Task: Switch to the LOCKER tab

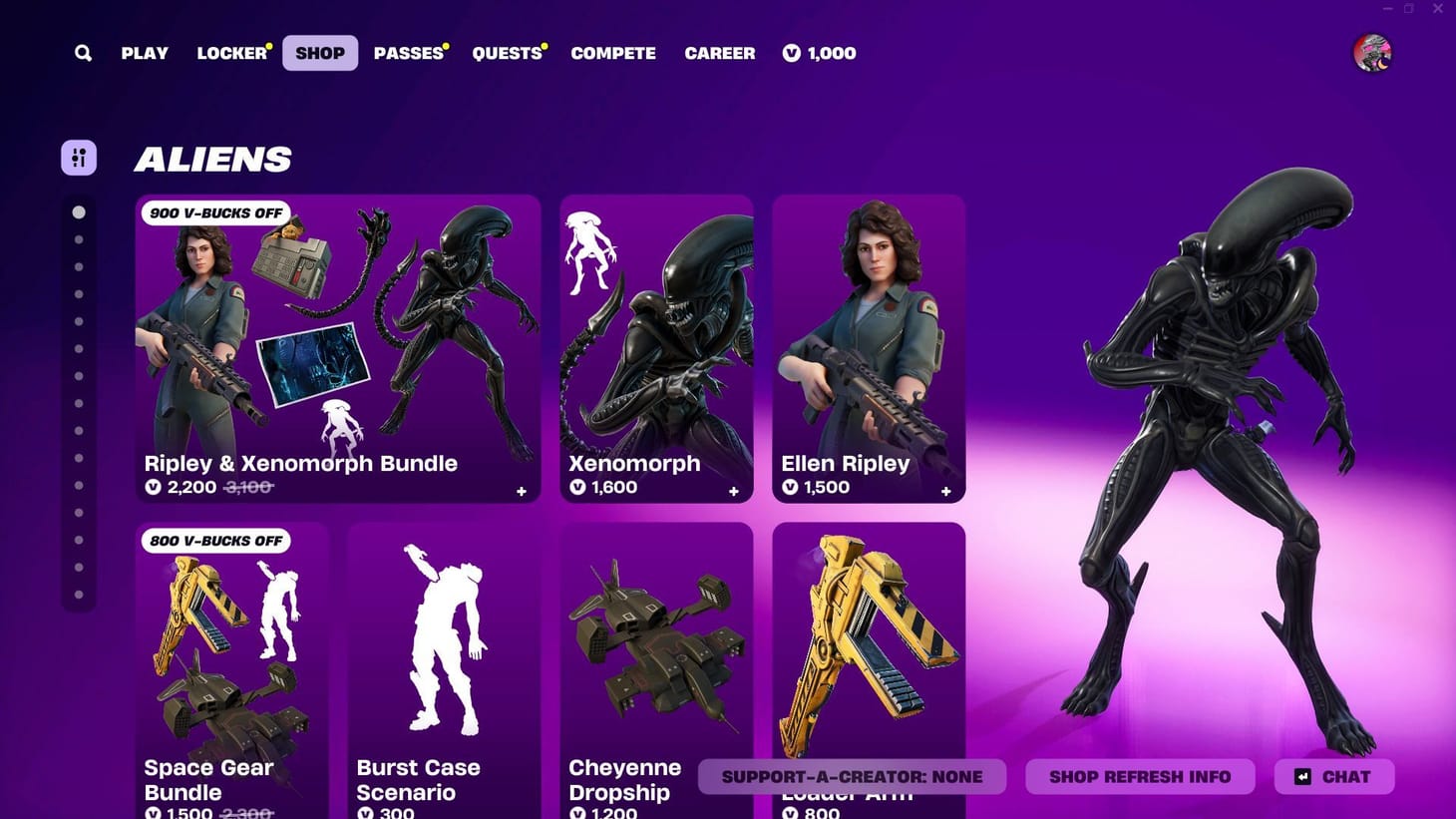Action: [230, 53]
